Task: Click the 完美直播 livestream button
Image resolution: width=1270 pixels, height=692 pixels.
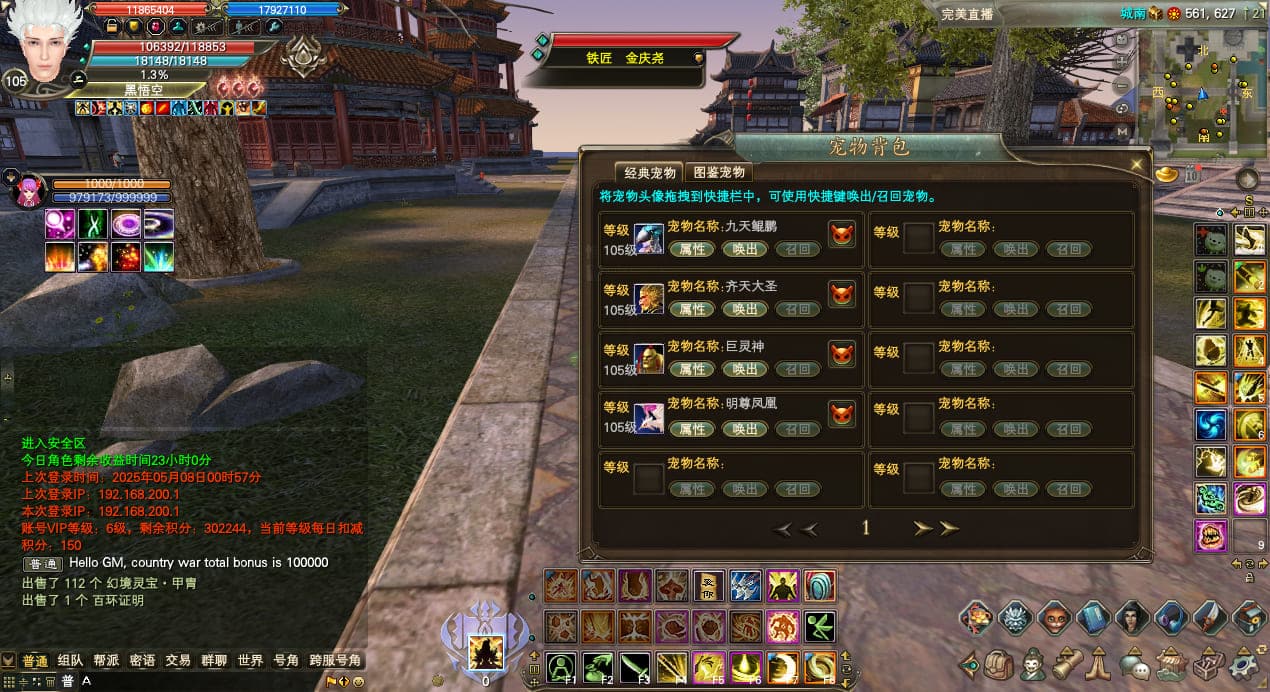Action: click(967, 14)
